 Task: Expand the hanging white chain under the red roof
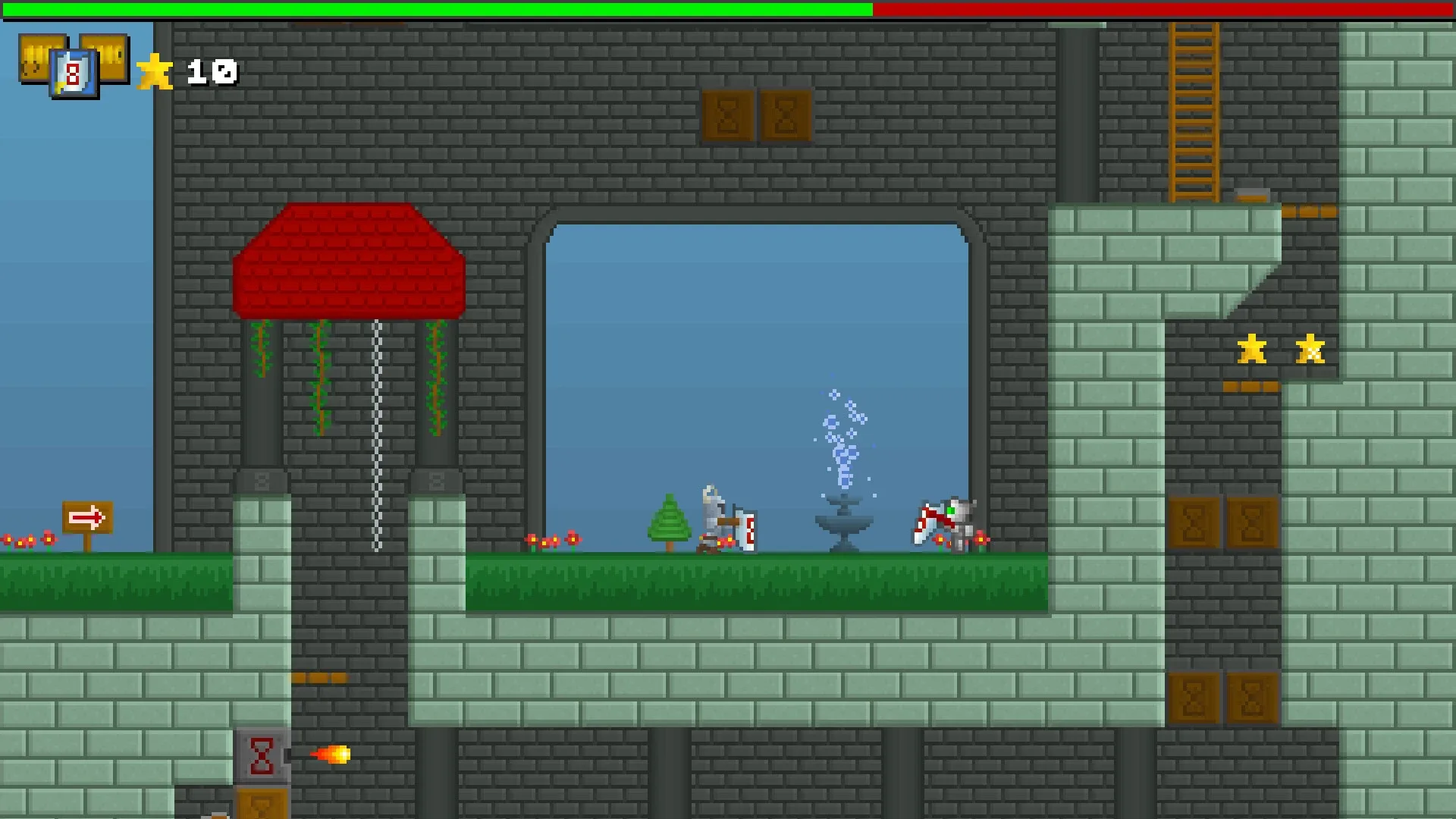(x=376, y=432)
